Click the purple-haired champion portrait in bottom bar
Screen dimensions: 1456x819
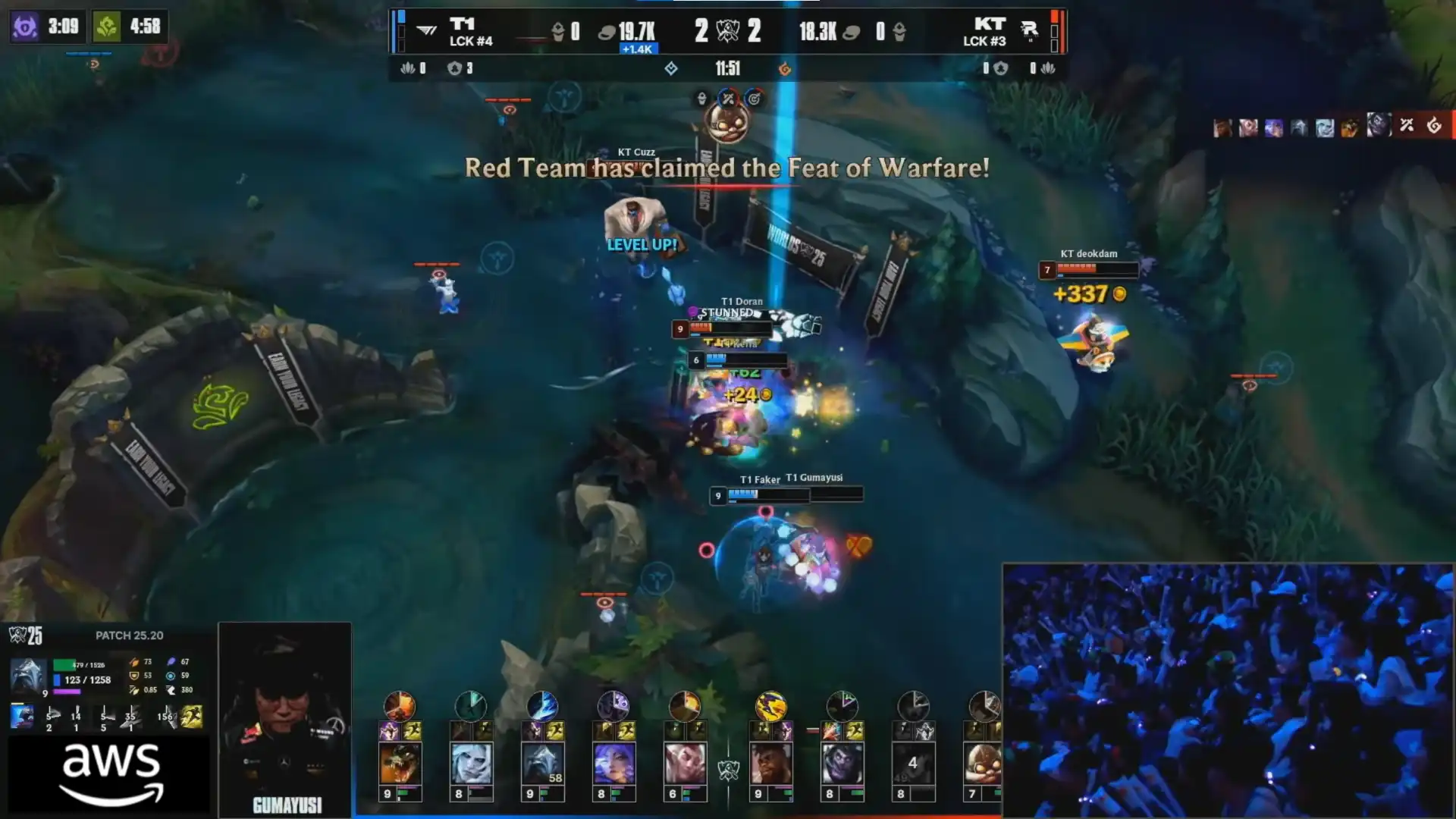pyautogui.click(x=613, y=763)
